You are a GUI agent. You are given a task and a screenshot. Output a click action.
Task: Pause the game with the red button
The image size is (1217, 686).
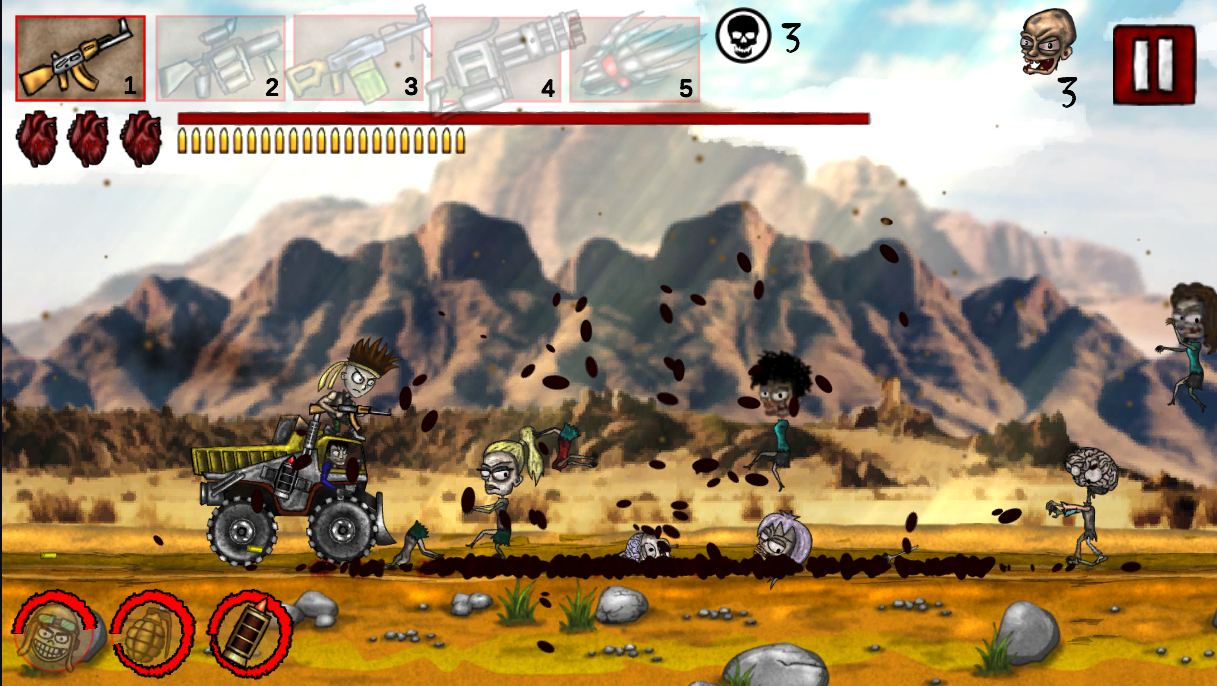(1154, 65)
